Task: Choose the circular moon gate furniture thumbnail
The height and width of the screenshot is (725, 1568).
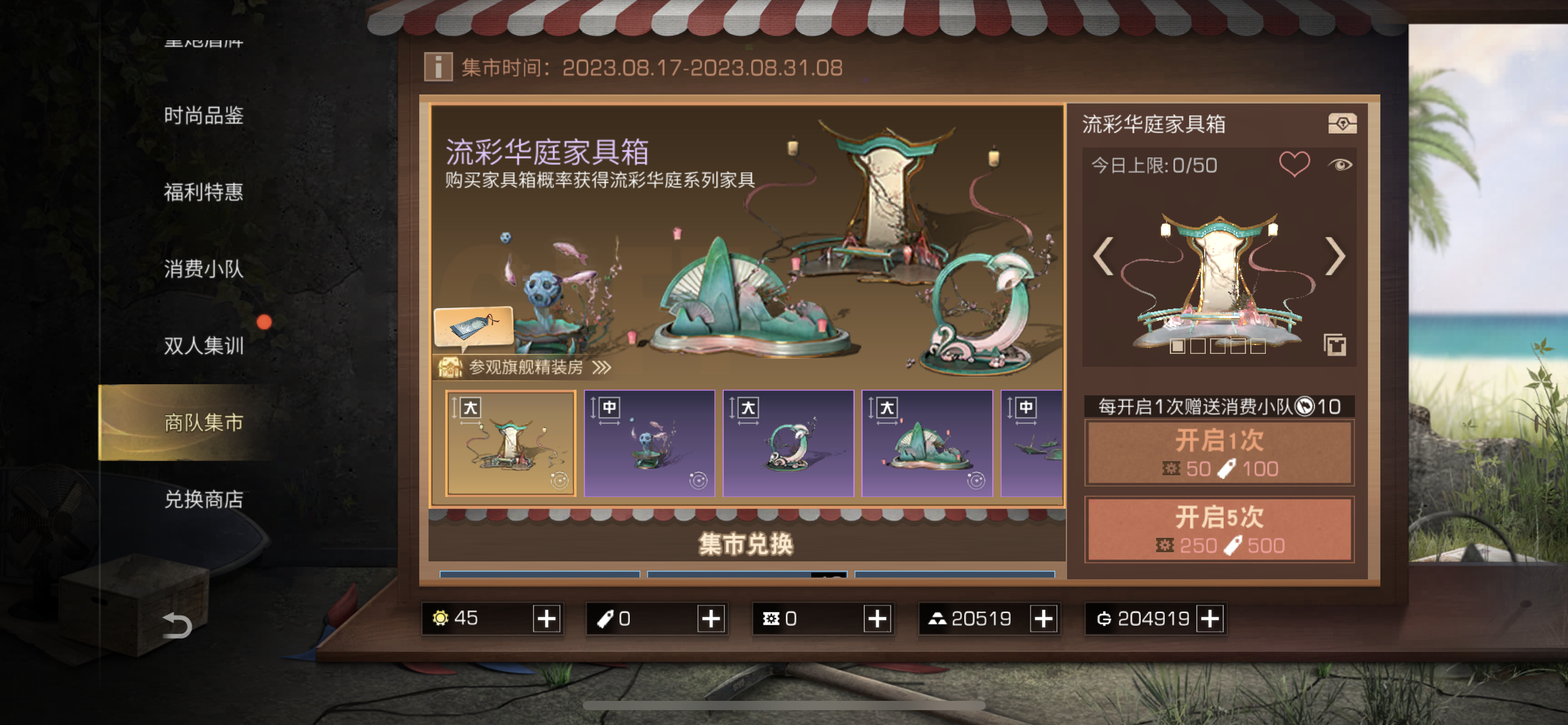Action: pos(788,443)
